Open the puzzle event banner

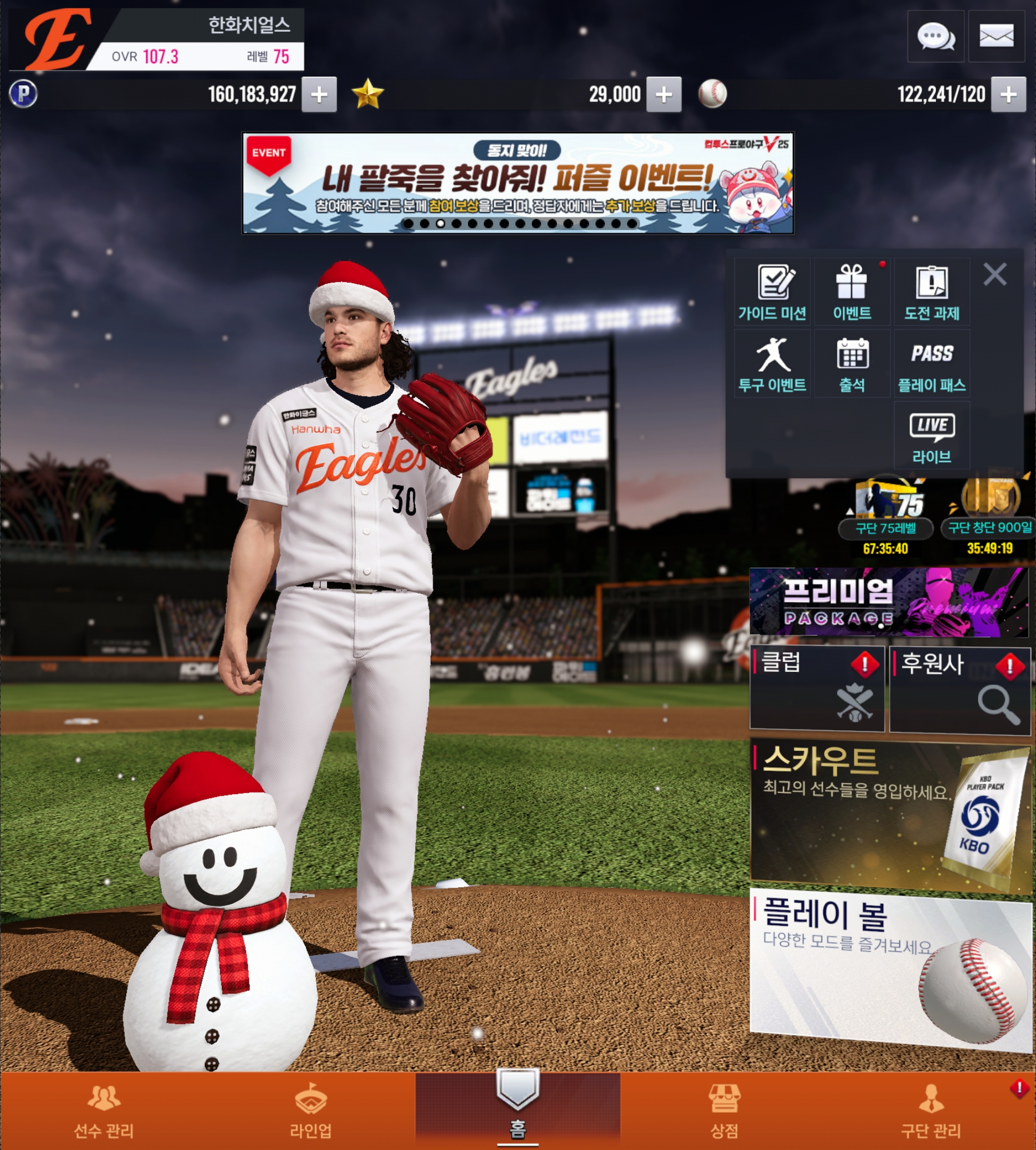(517, 183)
